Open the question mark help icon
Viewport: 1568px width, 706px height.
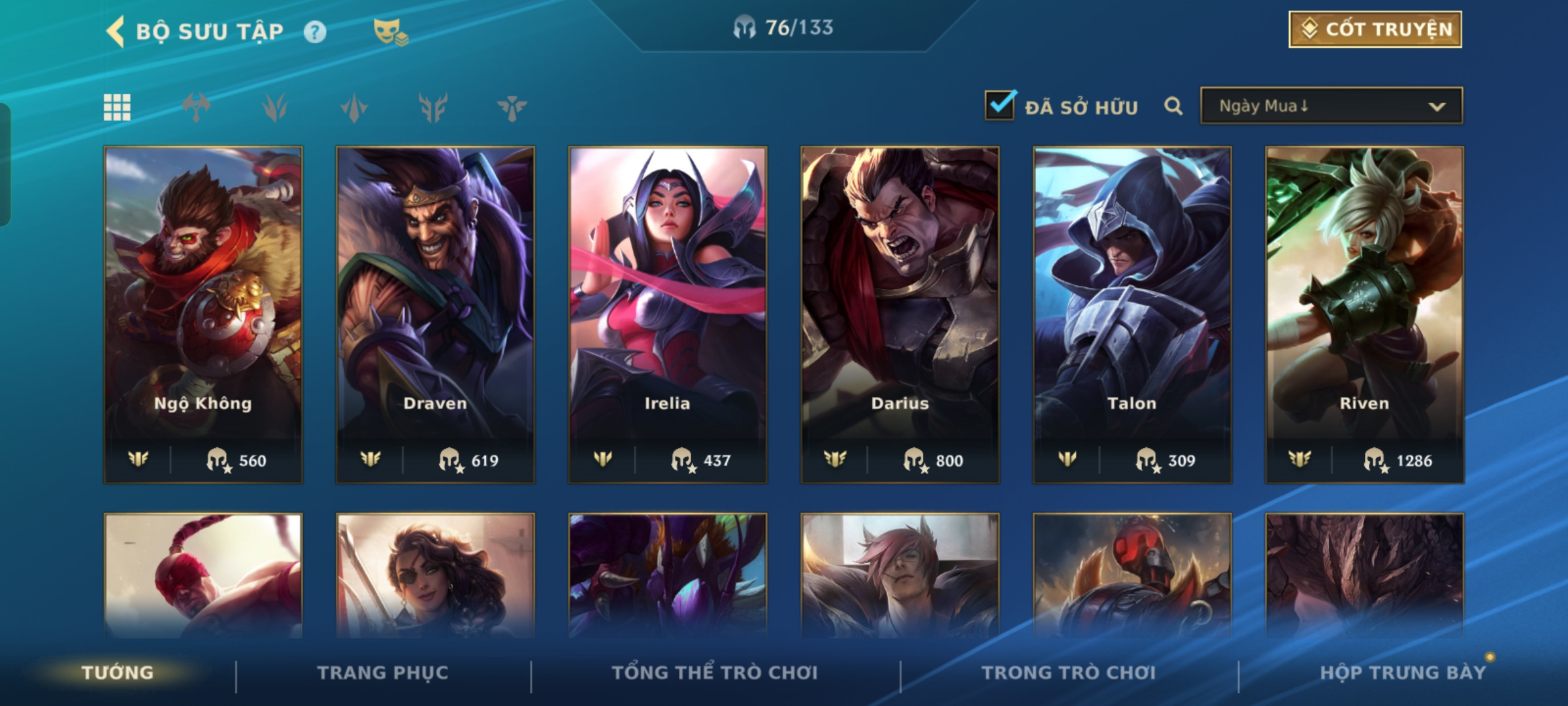[x=315, y=32]
